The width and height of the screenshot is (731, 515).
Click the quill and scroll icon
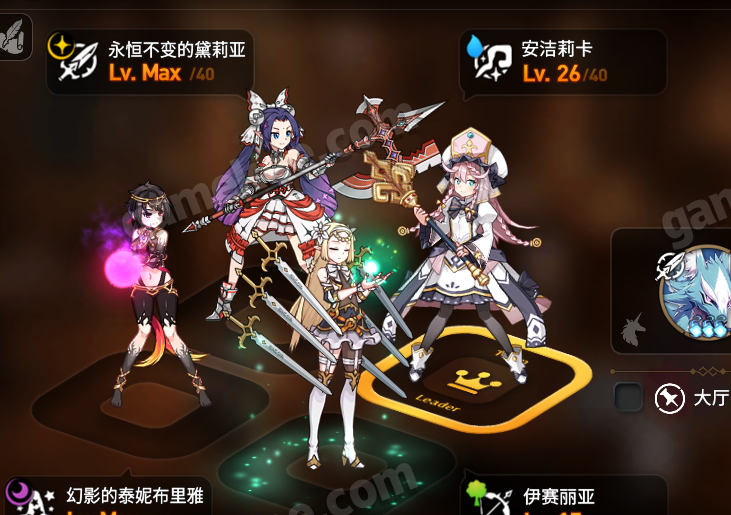click(x=14, y=39)
